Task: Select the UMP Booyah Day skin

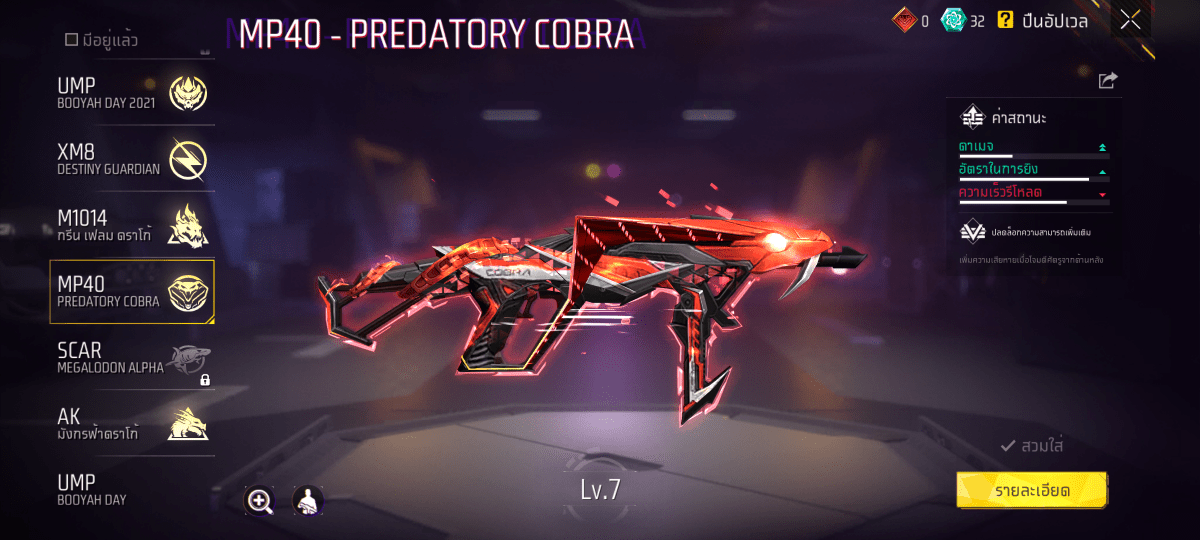Action: click(132, 489)
